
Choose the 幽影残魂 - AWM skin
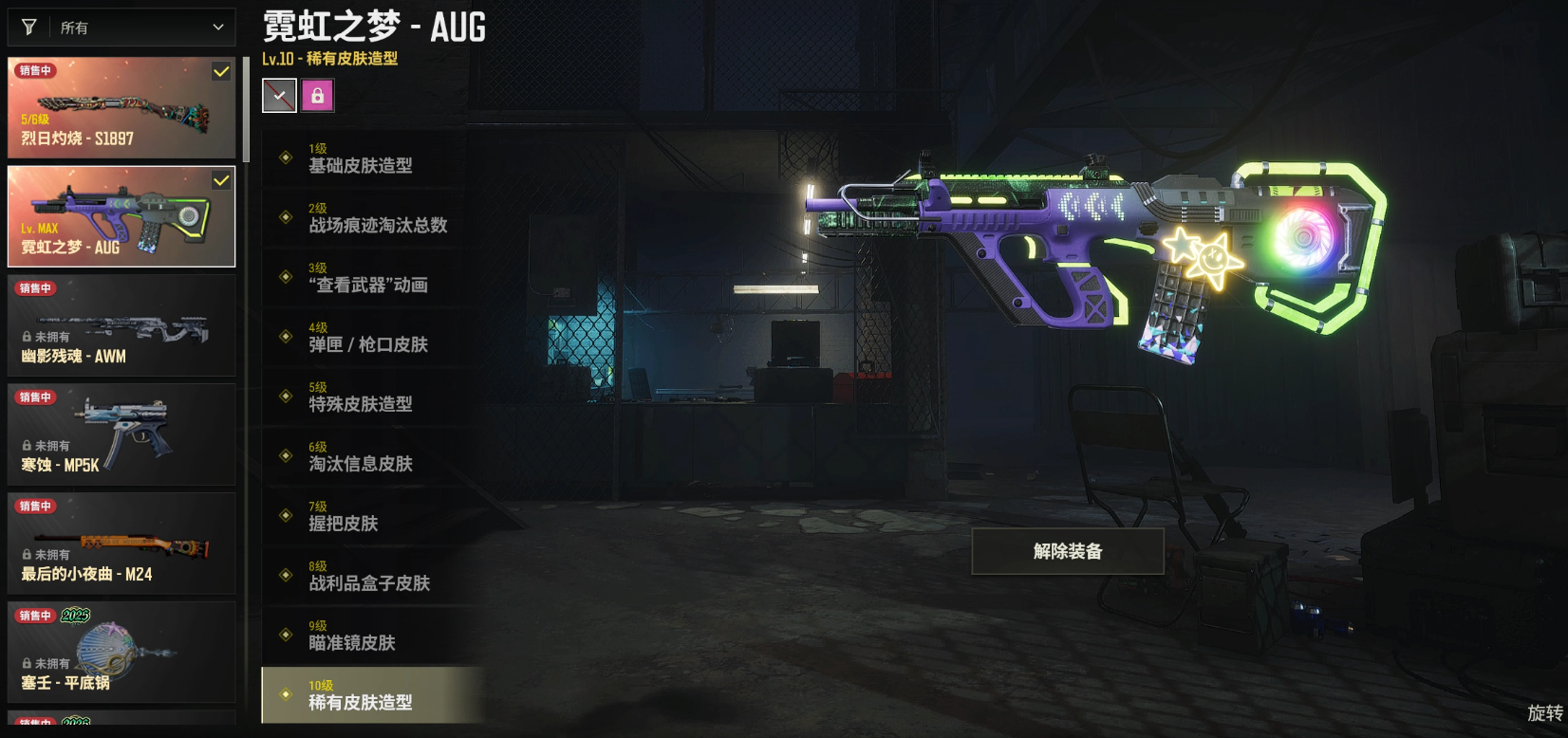coord(121,326)
